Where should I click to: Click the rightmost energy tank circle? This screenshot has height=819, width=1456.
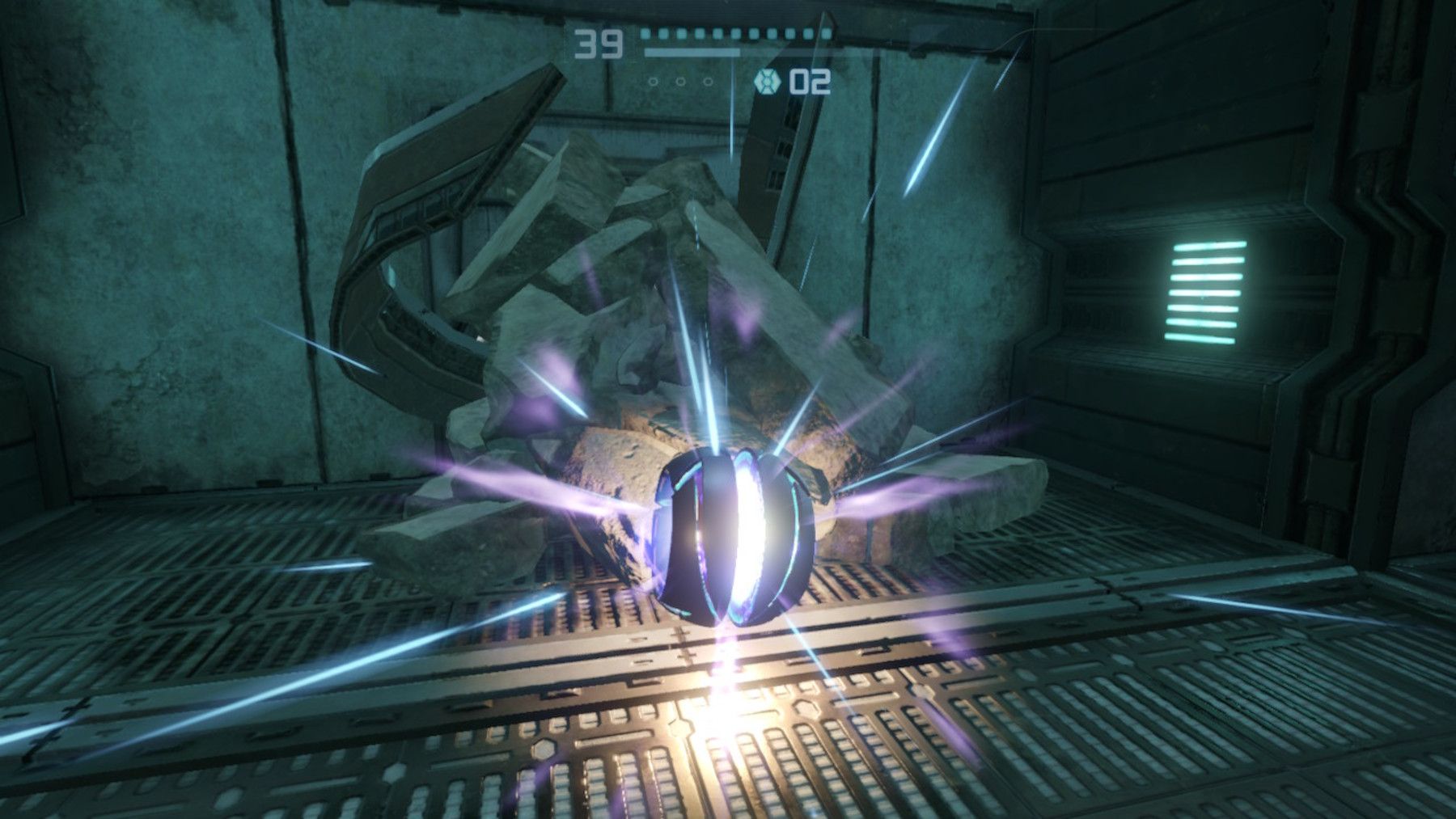(x=708, y=81)
